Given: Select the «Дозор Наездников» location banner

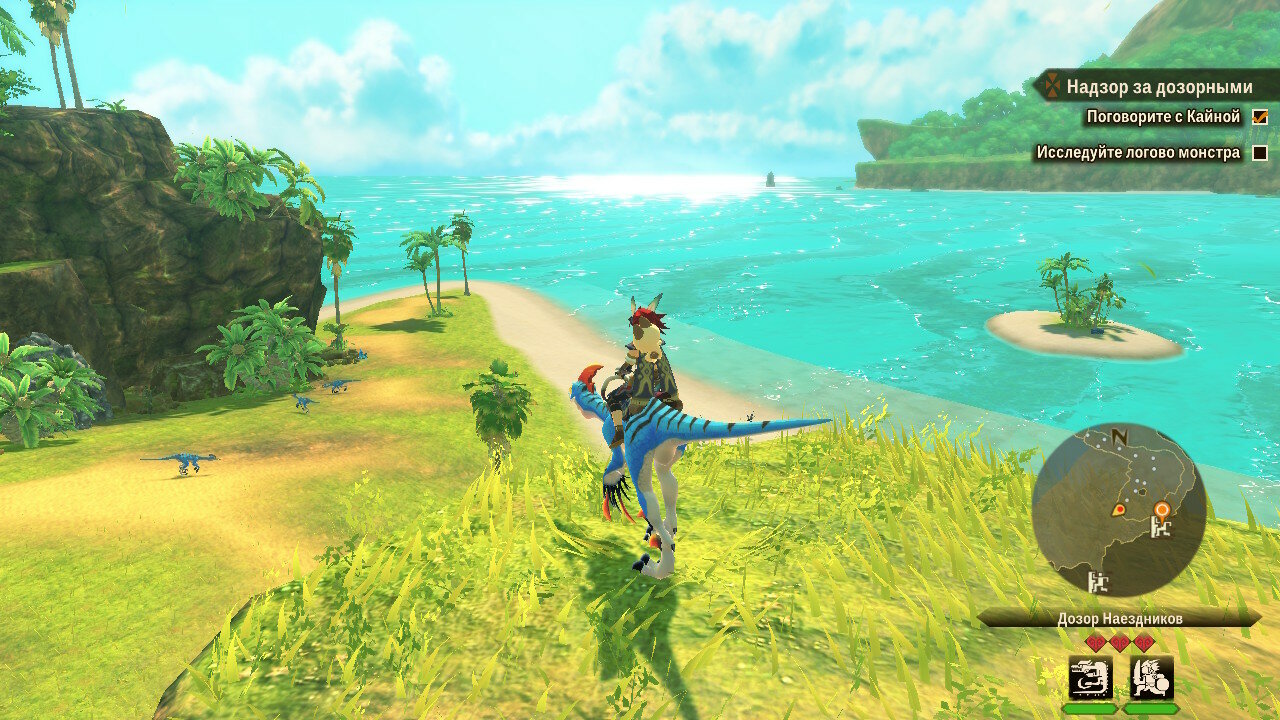Looking at the screenshot, I should click(1119, 619).
